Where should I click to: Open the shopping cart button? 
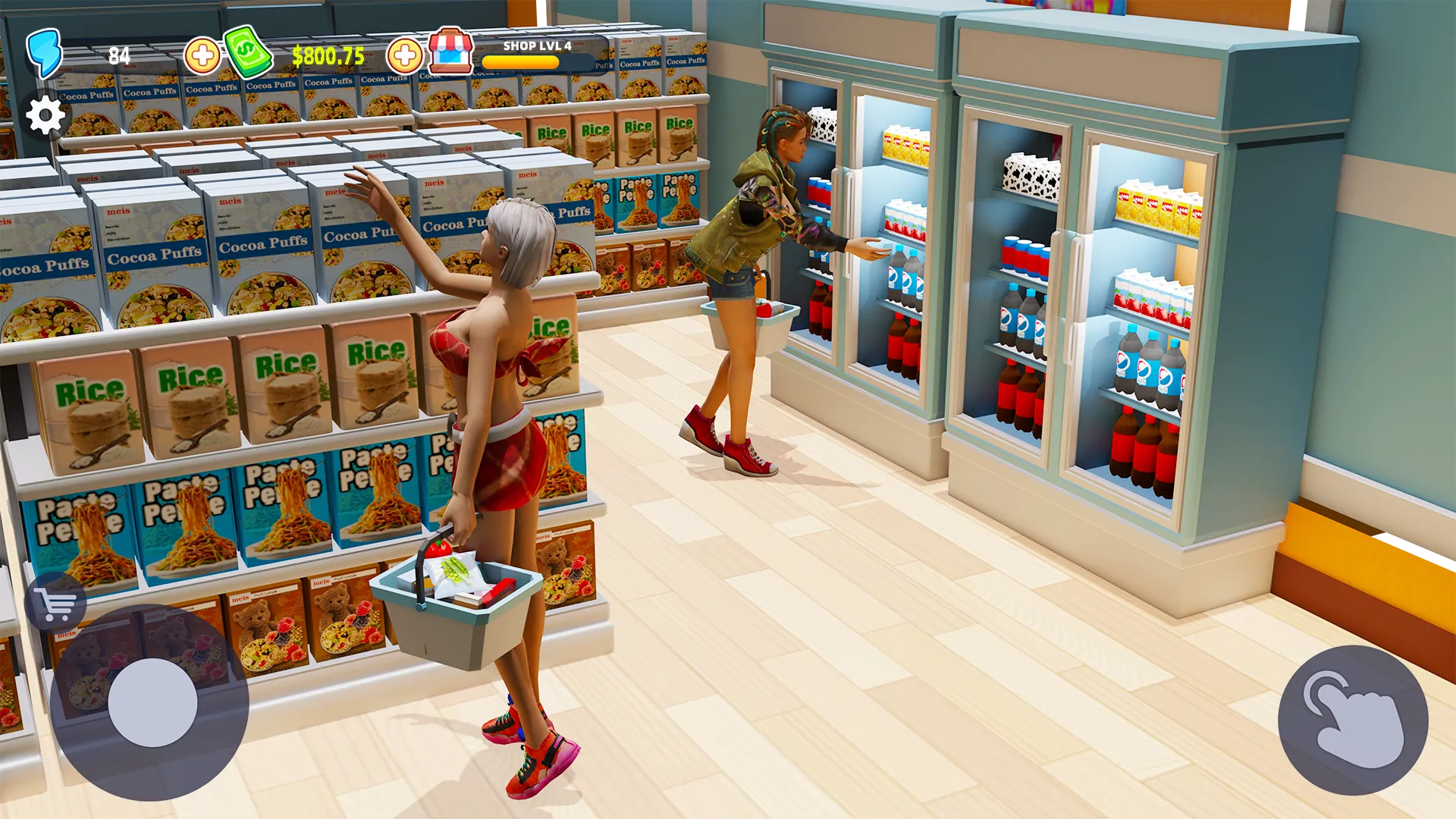click(x=55, y=604)
